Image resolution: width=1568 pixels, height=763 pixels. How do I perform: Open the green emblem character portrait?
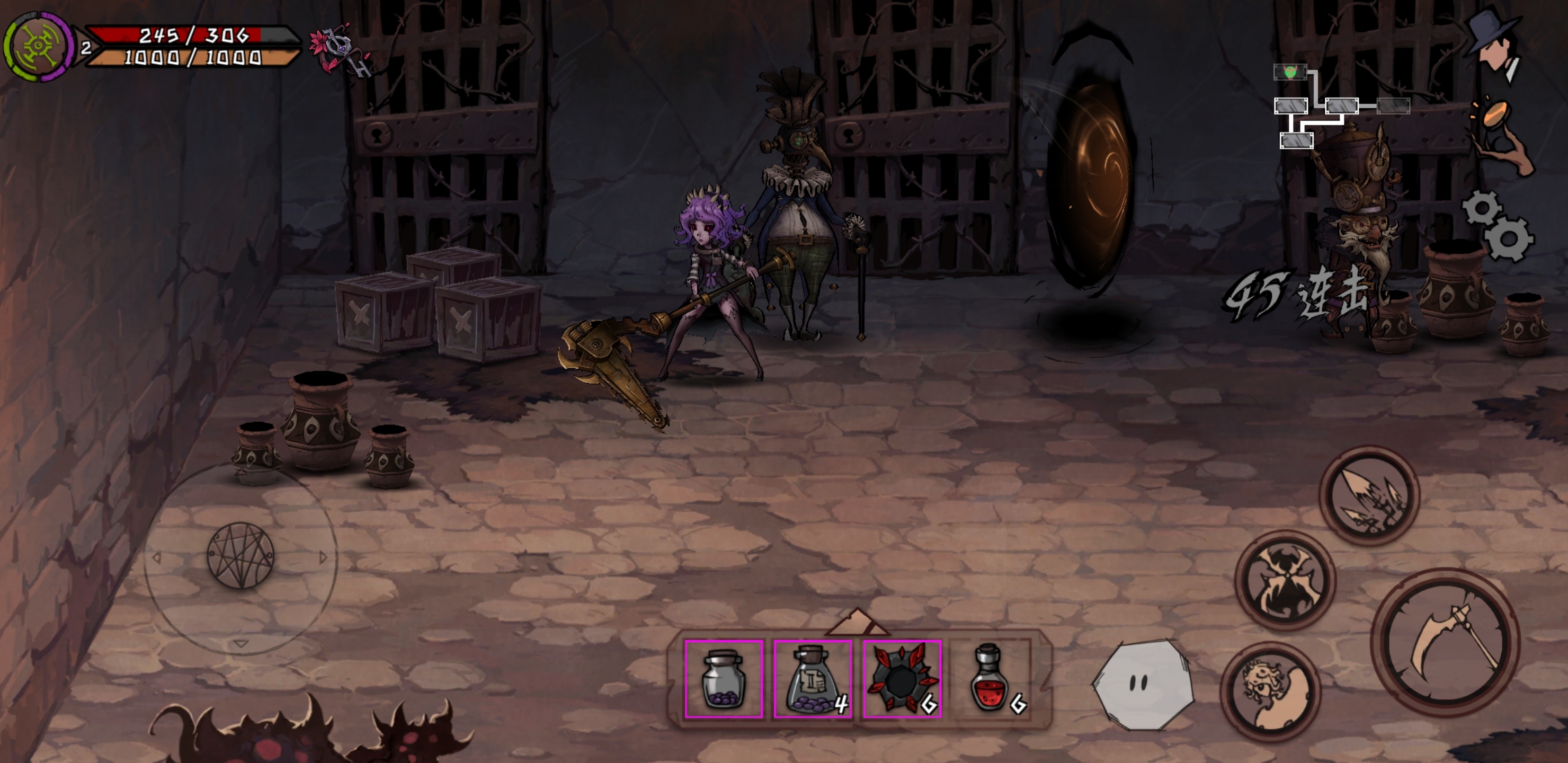(38, 46)
